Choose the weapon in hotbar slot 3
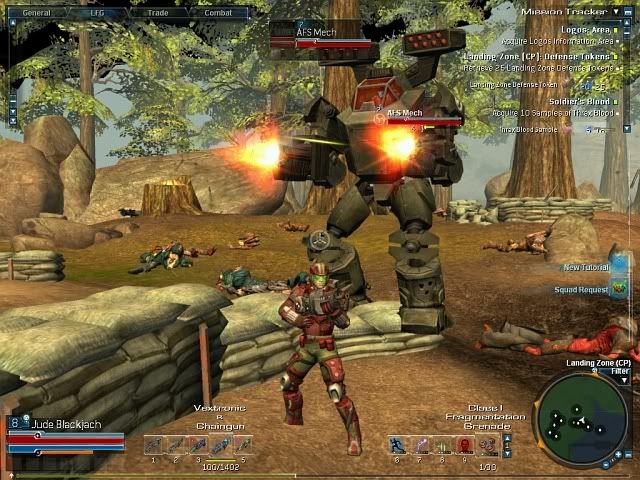The width and height of the screenshot is (640, 480). pyautogui.click(x=197, y=445)
